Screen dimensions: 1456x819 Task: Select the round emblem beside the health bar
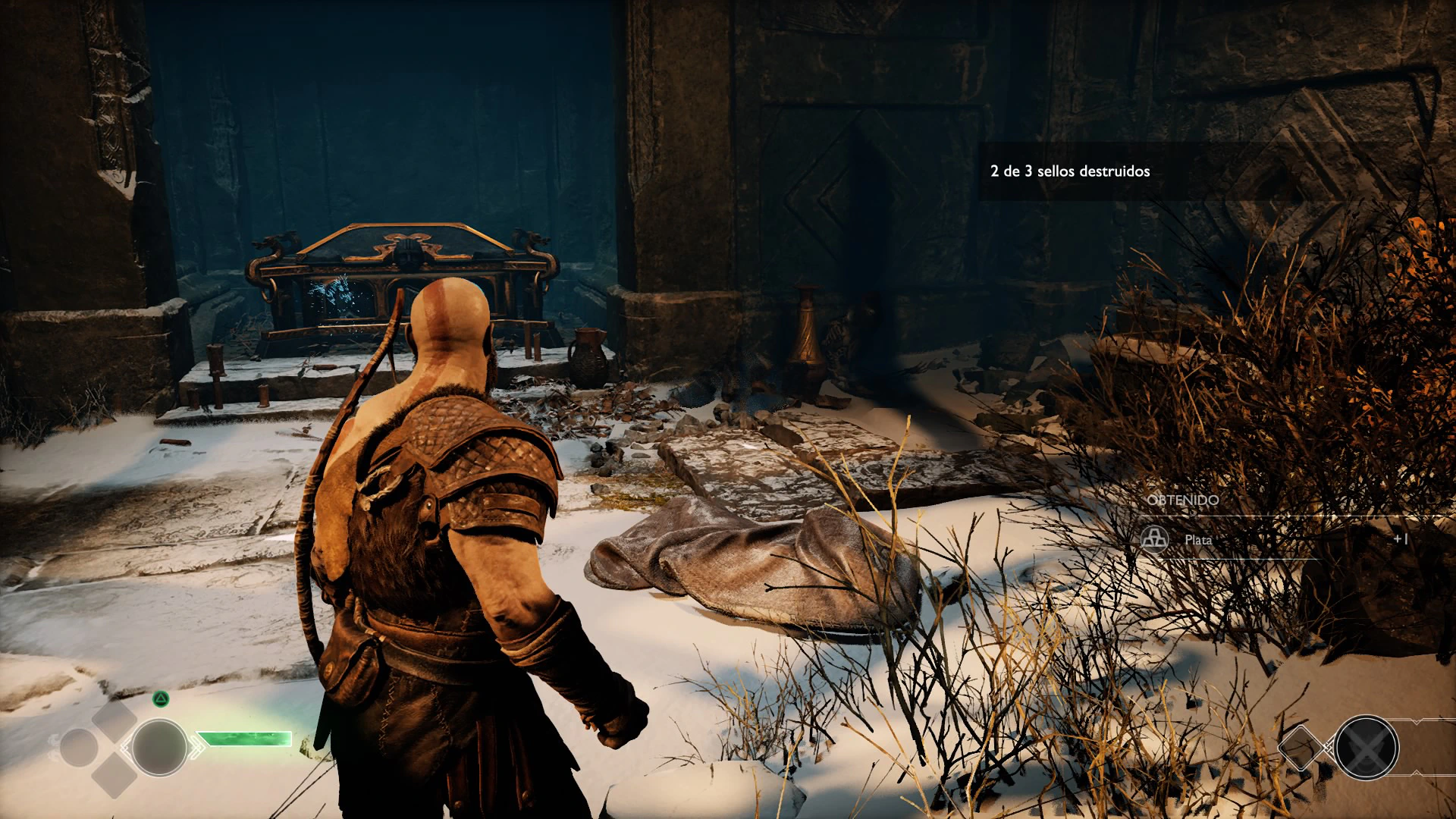point(159,747)
